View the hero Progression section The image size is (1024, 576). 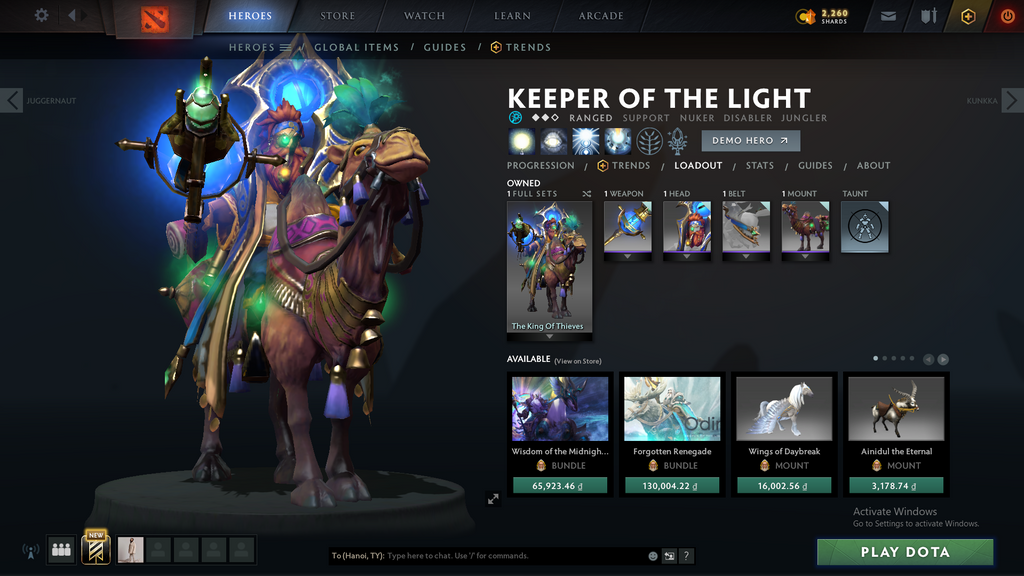click(540, 166)
